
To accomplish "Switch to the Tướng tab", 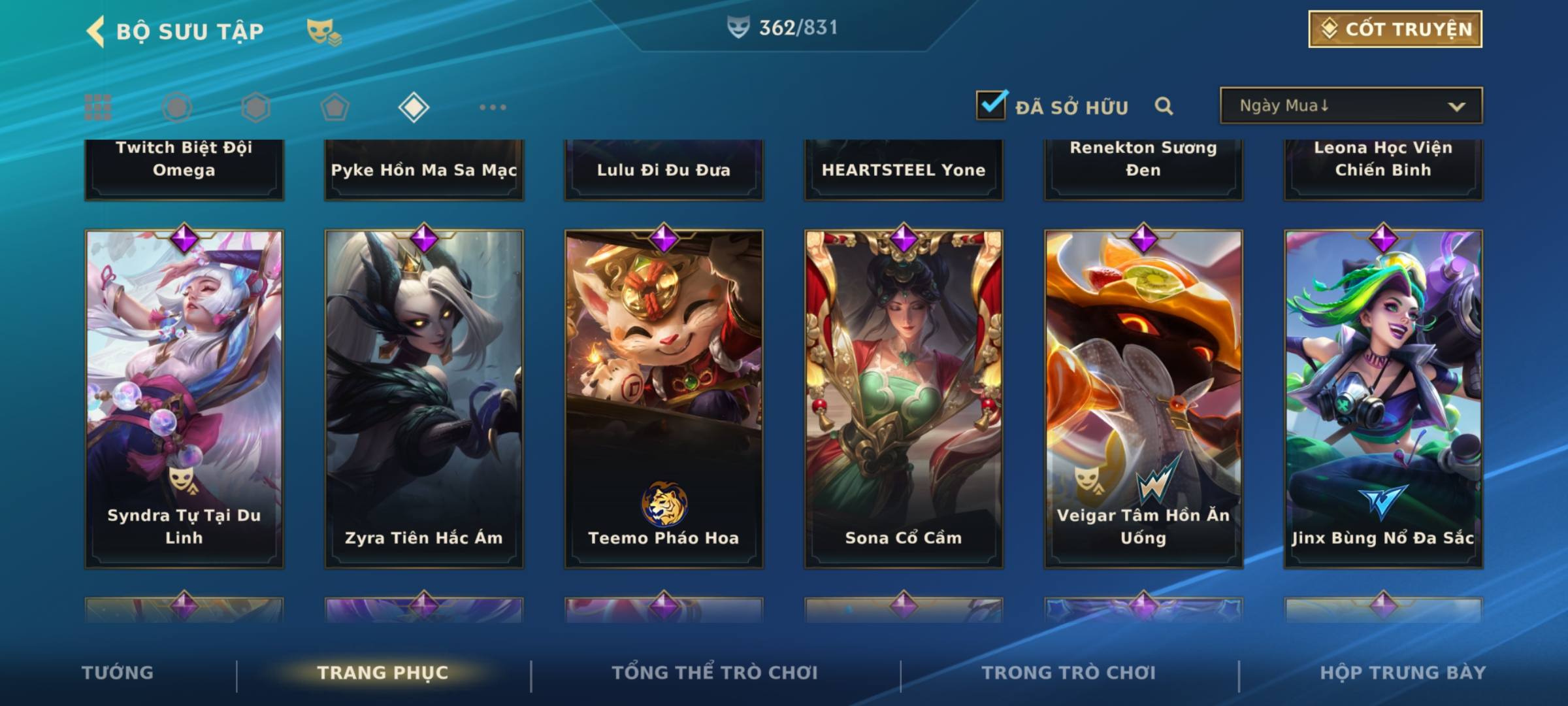I will click(x=118, y=673).
